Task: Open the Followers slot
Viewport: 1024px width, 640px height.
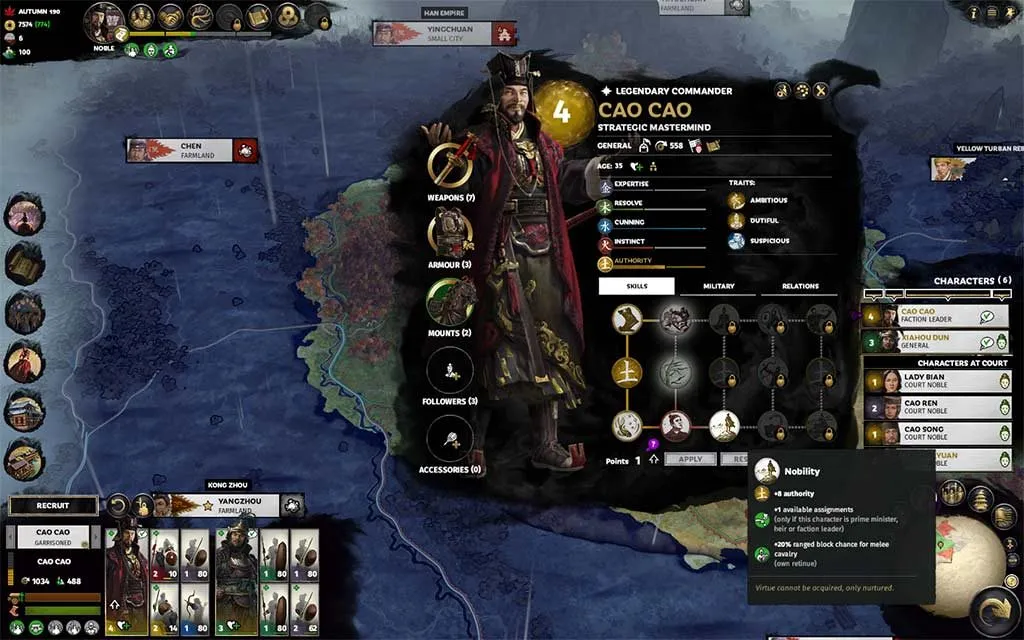Action: (450, 369)
